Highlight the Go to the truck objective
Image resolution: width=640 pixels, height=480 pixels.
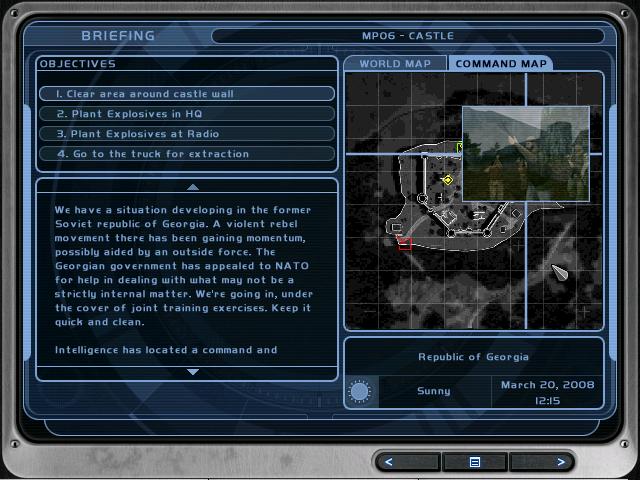[187, 154]
